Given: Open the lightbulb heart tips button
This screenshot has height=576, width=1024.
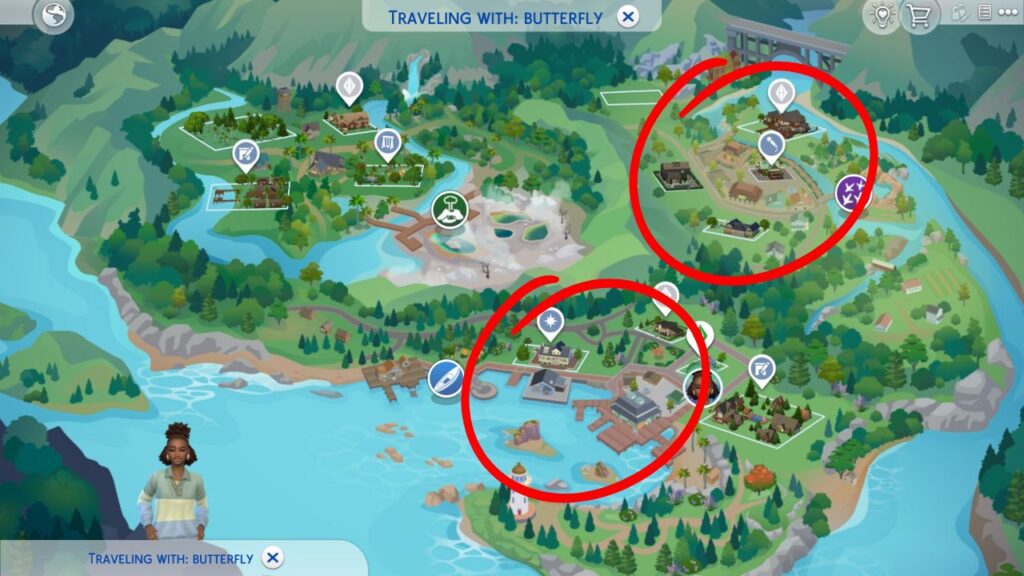Looking at the screenshot, I should 881,14.
